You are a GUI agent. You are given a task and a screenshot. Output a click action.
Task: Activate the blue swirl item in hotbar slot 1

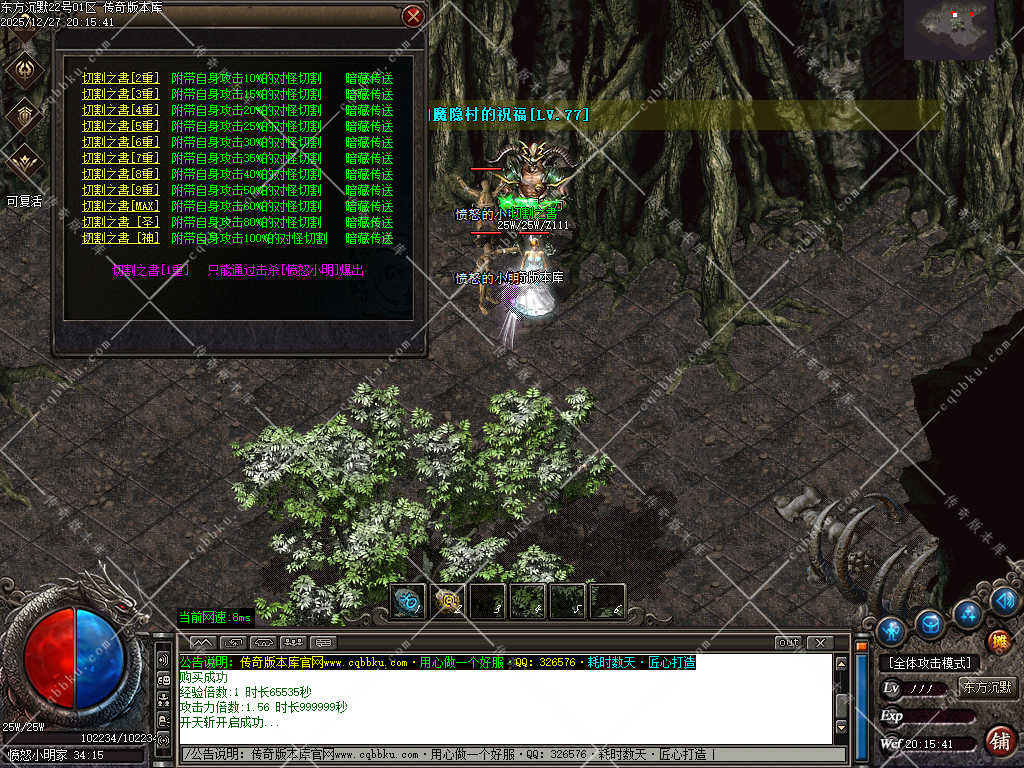[408, 601]
